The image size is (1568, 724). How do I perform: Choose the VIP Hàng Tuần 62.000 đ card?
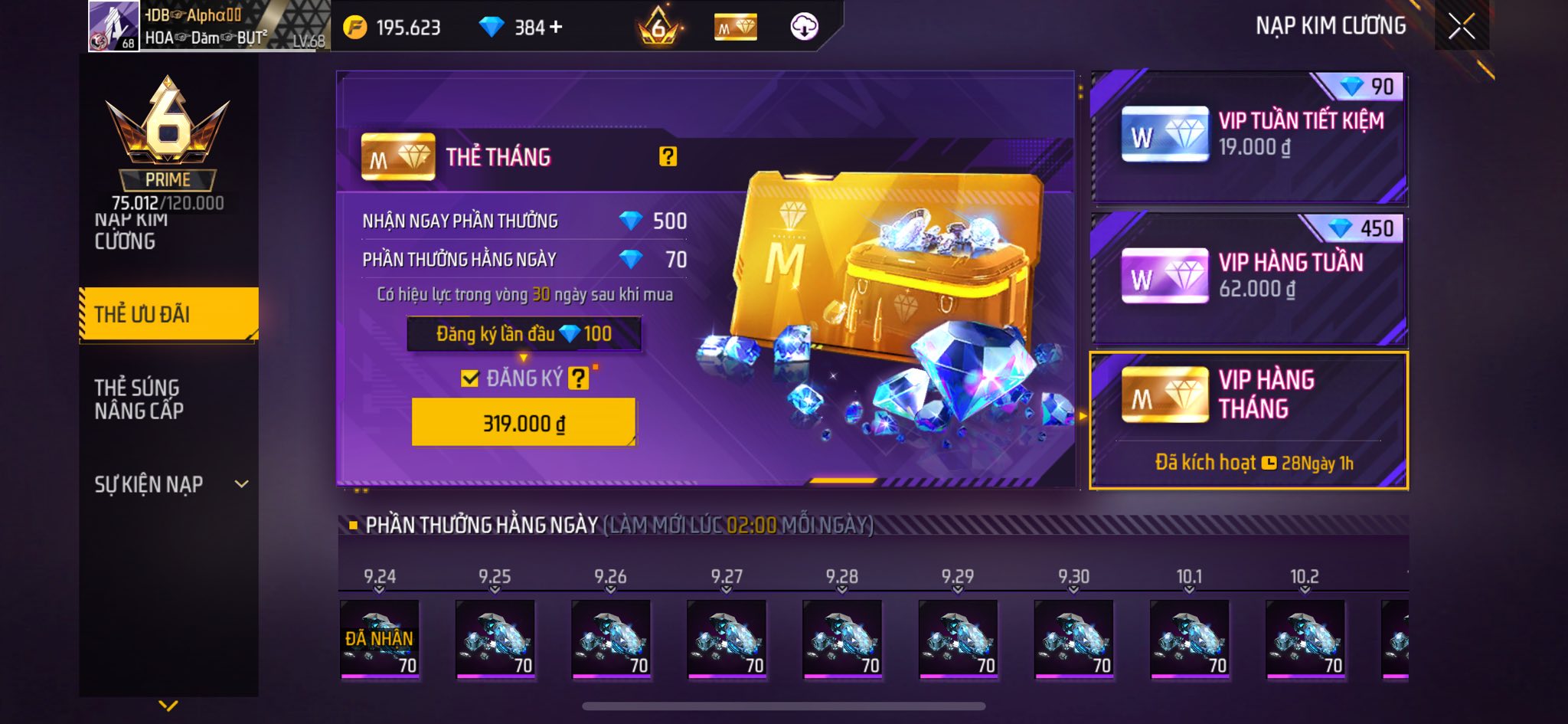point(1249,279)
